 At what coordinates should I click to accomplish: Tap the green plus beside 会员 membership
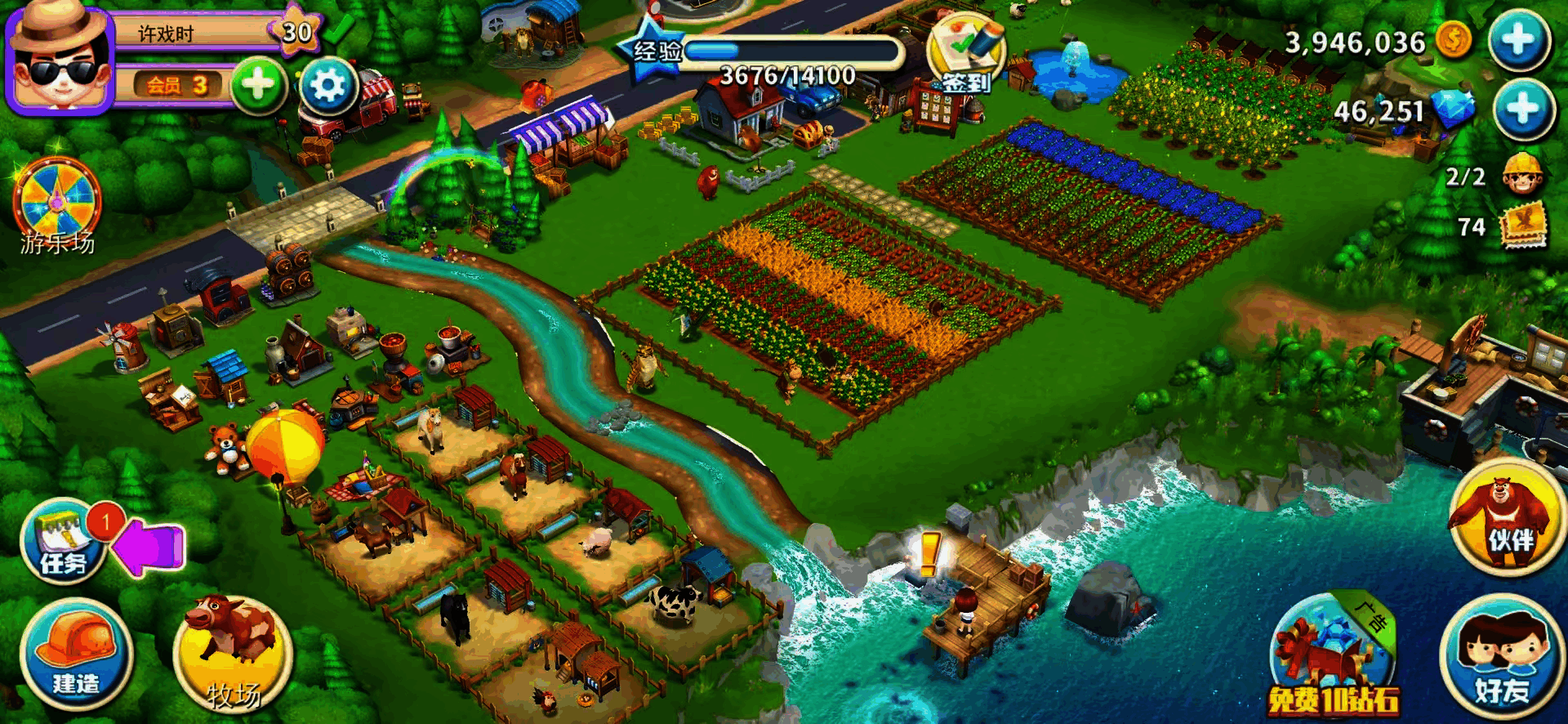[x=258, y=85]
